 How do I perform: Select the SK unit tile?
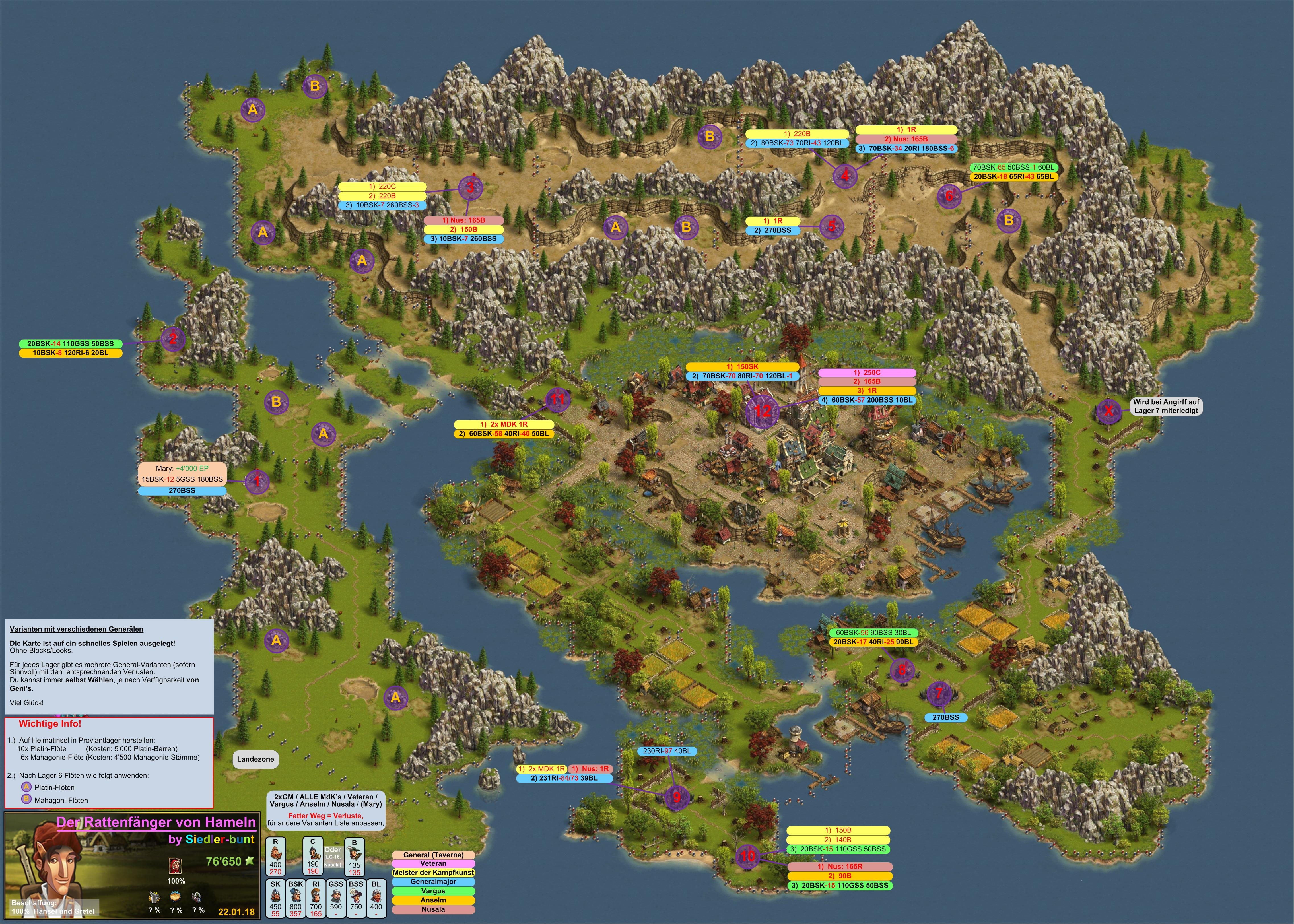[x=275, y=898]
